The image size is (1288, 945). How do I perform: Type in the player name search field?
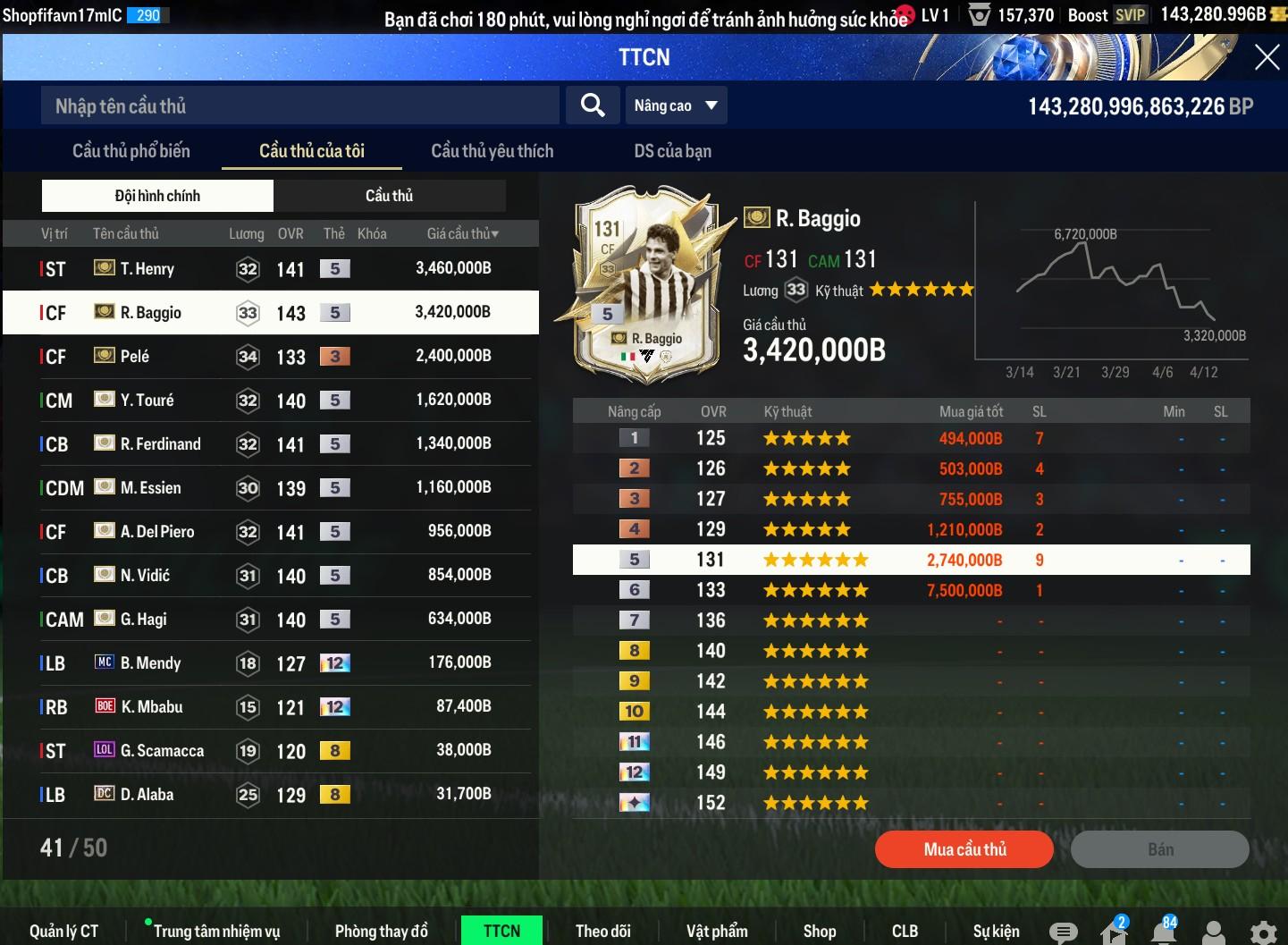[x=299, y=106]
